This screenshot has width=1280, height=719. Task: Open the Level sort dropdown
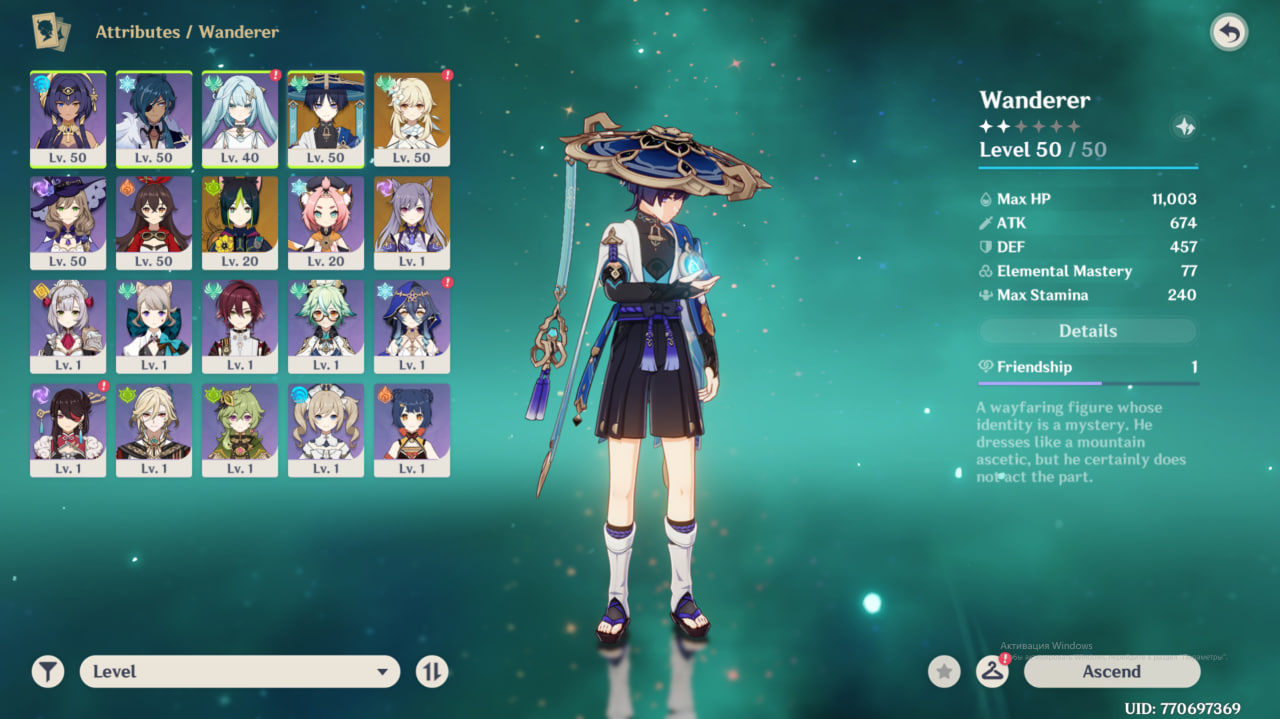[x=240, y=672]
